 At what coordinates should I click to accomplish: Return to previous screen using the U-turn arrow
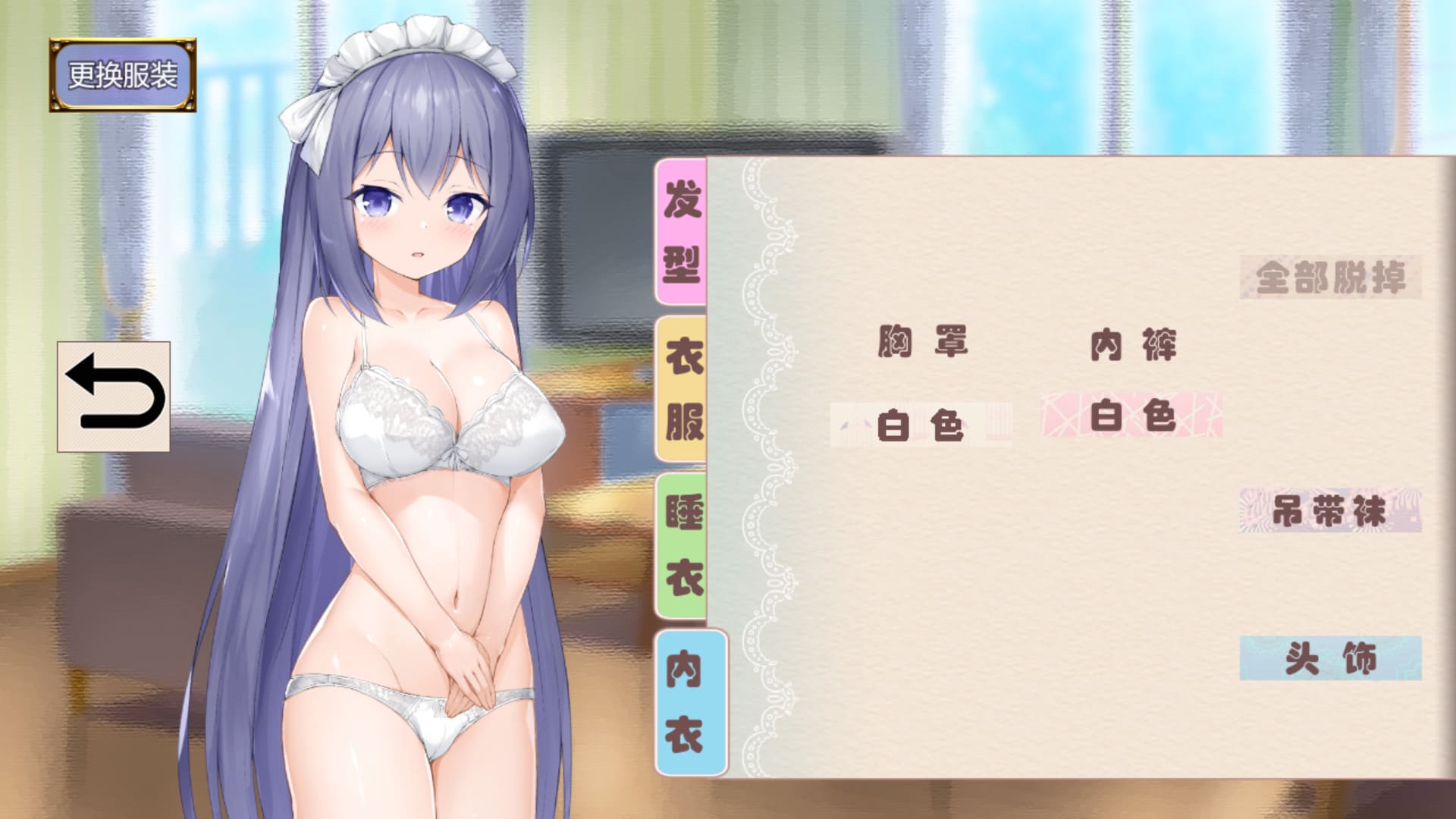(115, 394)
